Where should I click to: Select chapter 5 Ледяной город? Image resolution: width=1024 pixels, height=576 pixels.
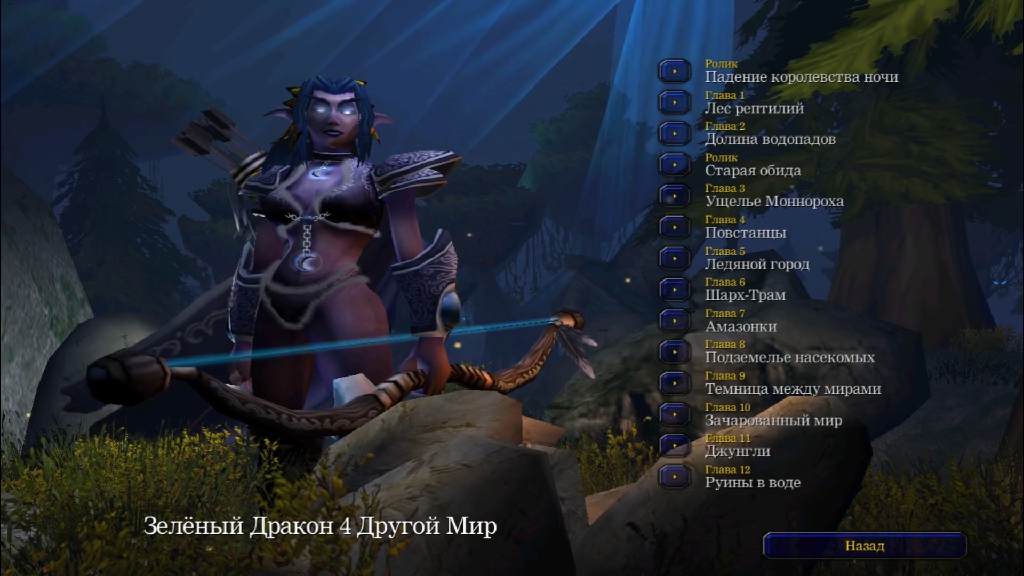point(675,258)
